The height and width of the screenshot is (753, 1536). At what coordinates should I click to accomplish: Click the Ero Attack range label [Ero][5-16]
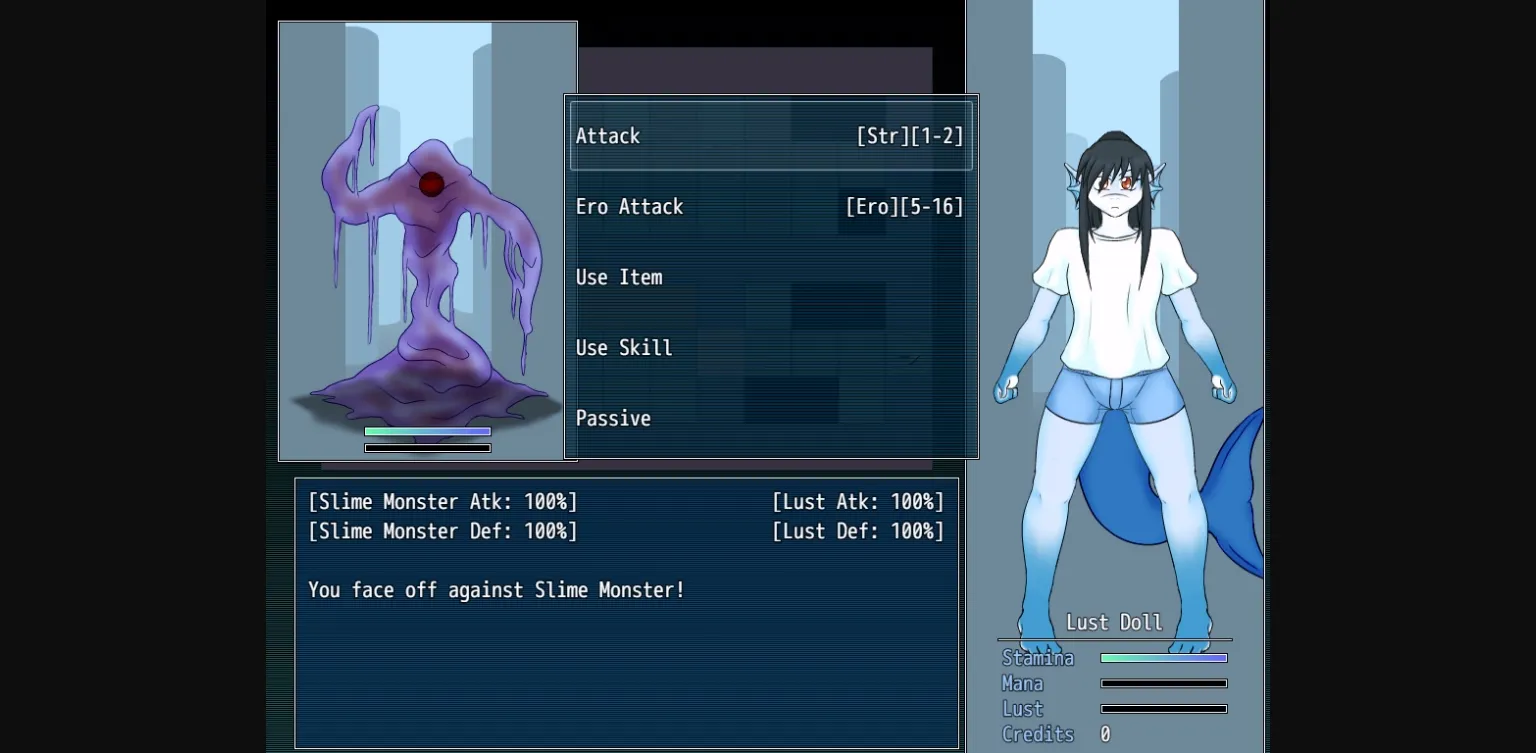tap(905, 207)
